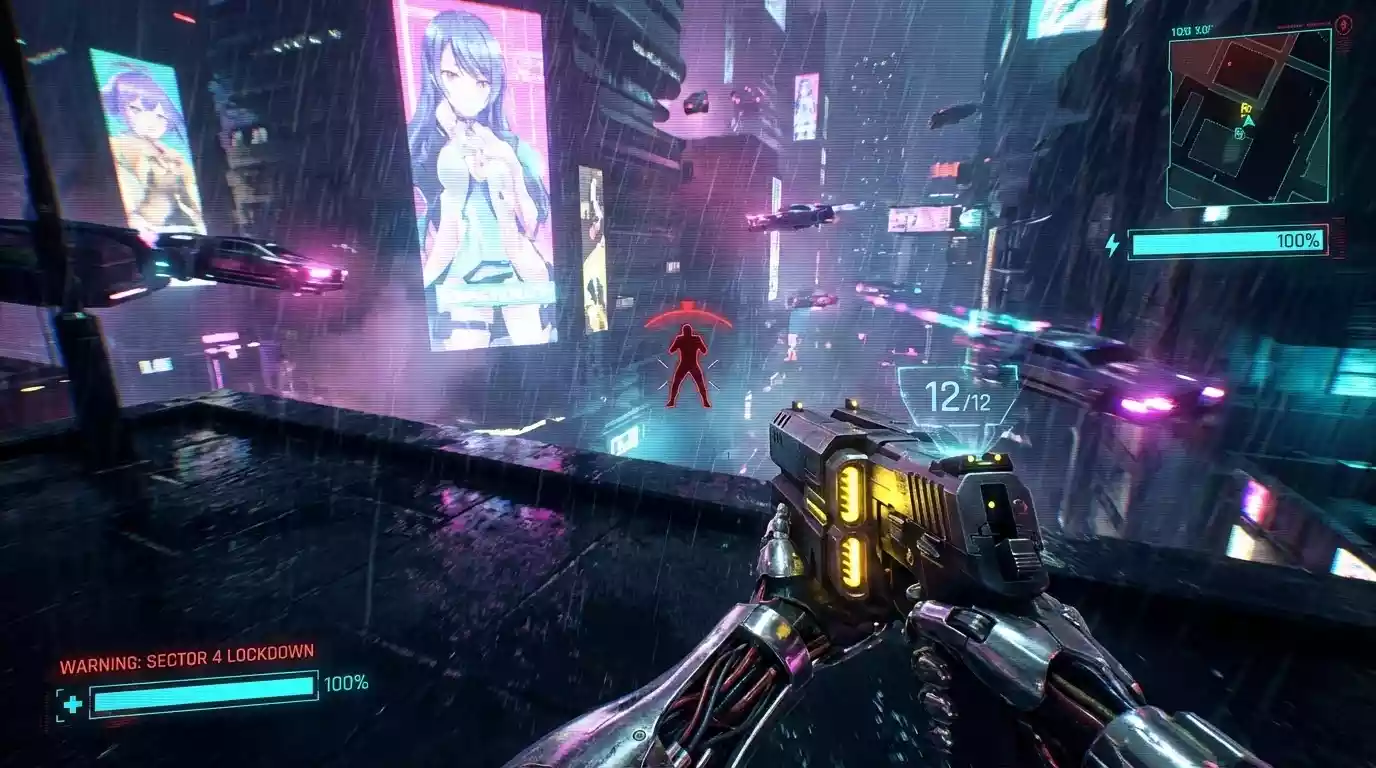Click the circled waypoint icon below the arrow
The height and width of the screenshot is (768, 1376).
pyautogui.click(x=1239, y=133)
